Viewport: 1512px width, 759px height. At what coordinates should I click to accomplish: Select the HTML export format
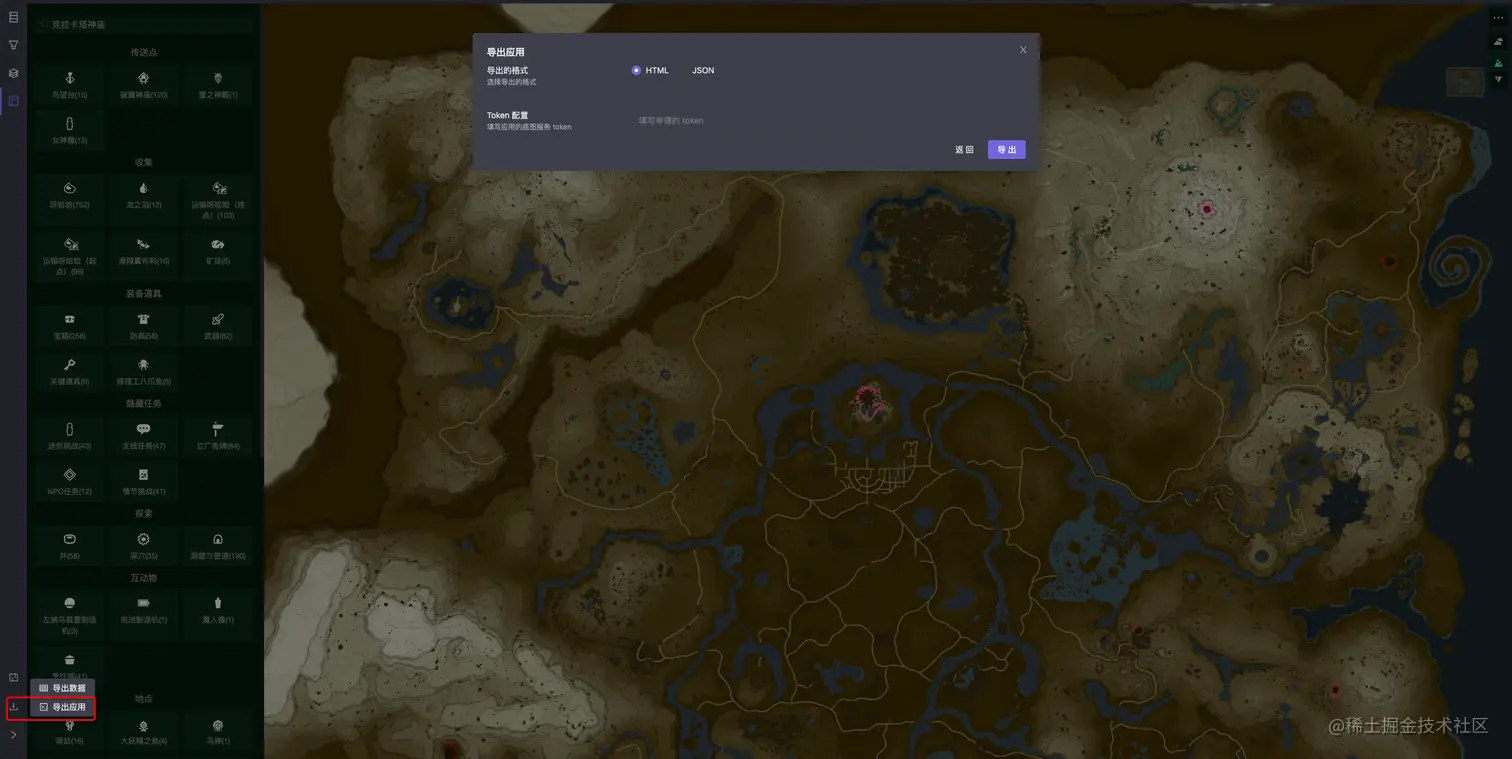[637, 71]
